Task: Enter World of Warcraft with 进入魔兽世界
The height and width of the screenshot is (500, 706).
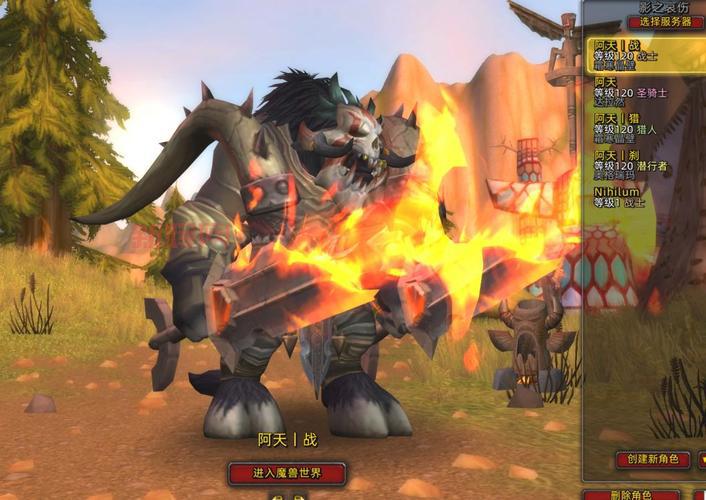Action: [287, 473]
